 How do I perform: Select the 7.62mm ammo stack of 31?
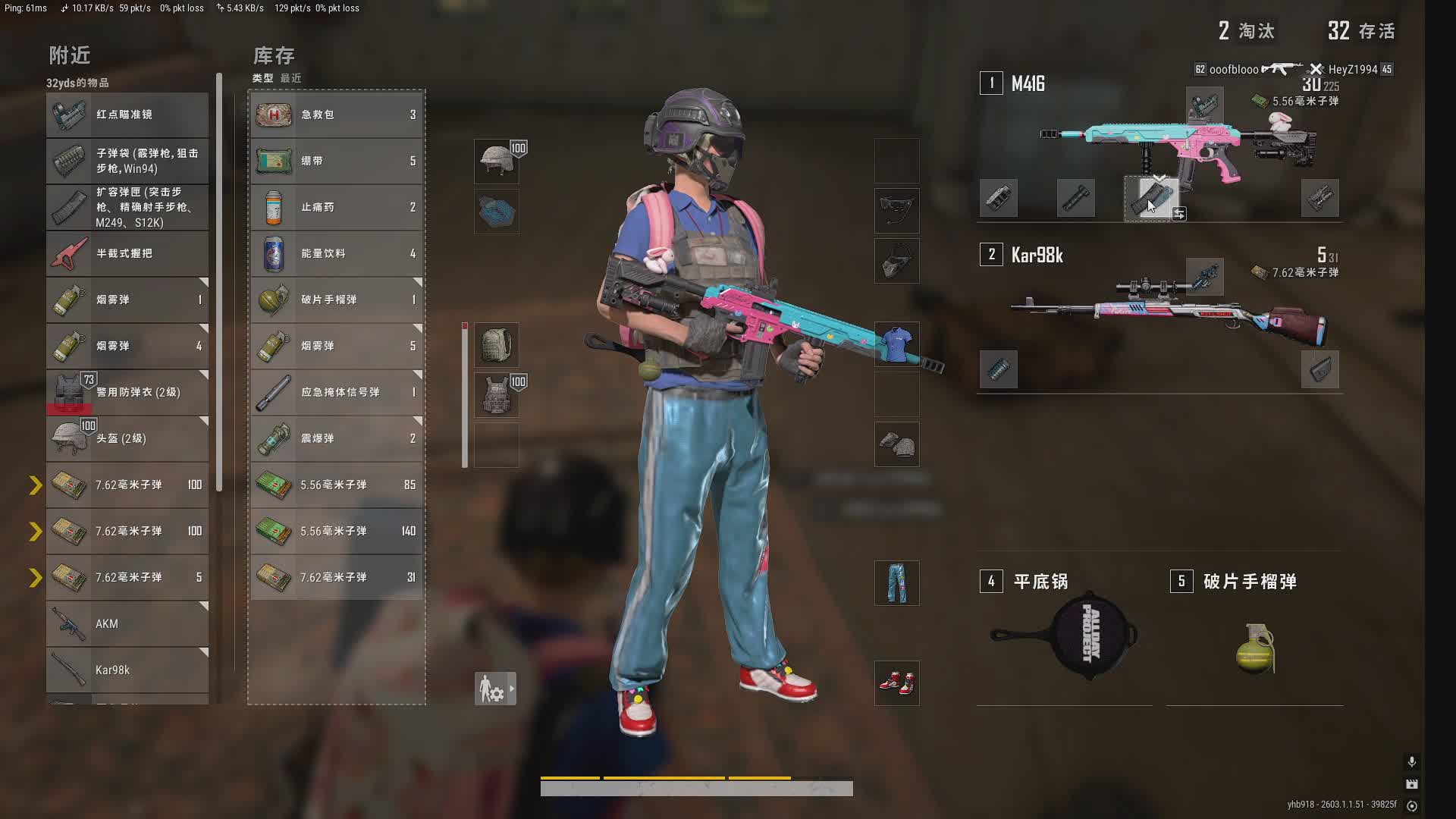coord(336,577)
